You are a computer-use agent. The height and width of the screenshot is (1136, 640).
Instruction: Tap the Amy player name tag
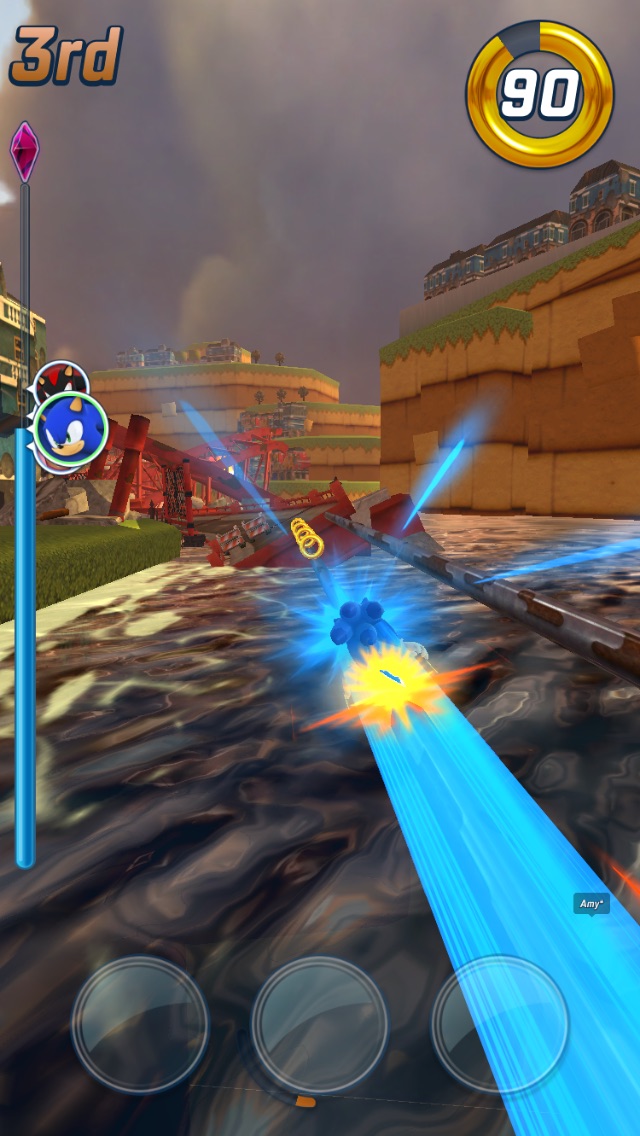coord(591,904)
